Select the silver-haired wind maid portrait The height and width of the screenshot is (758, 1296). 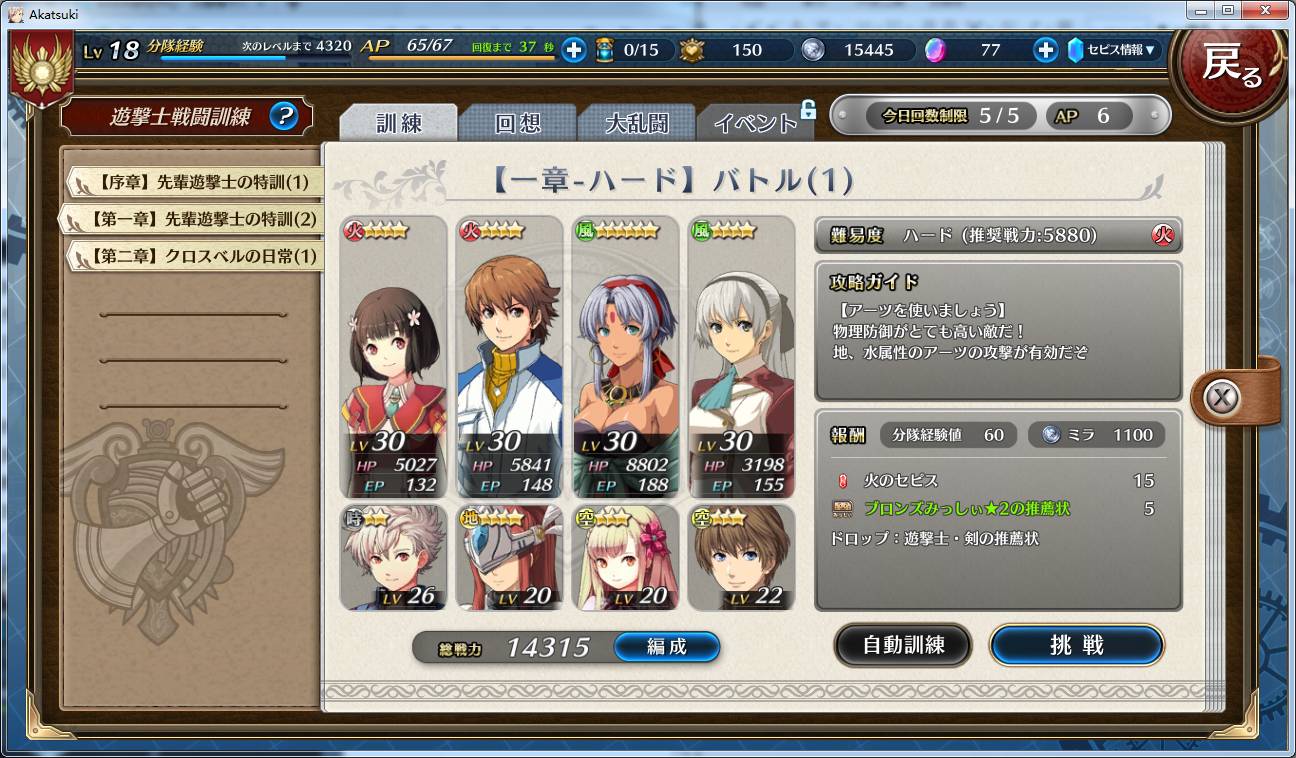[x=741, y=356]
